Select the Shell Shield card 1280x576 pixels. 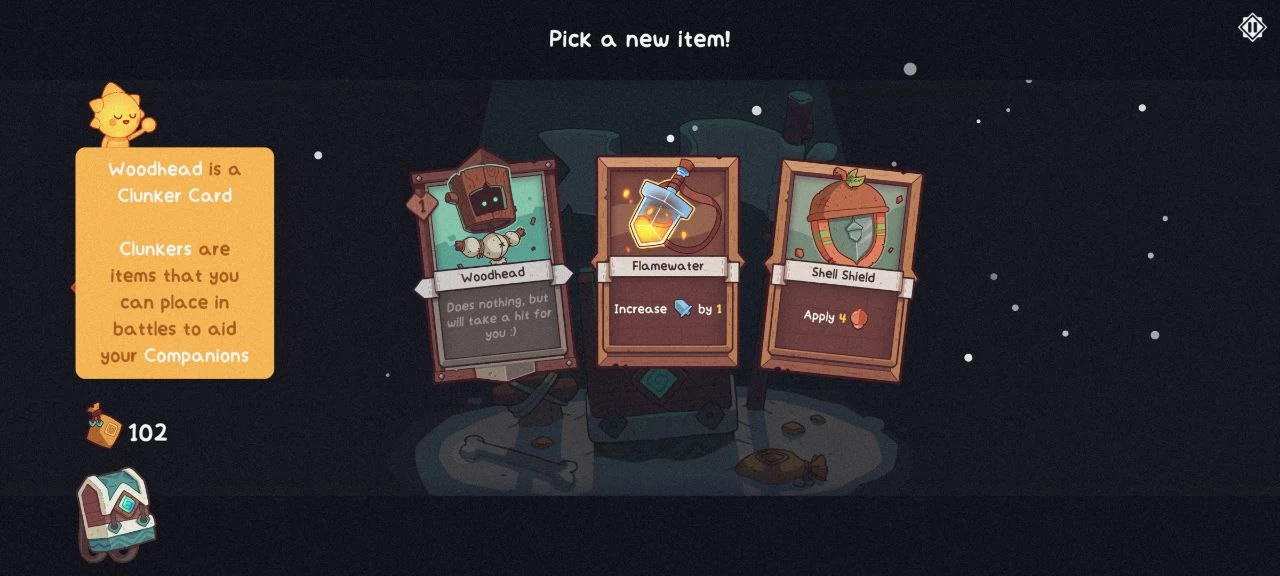pos(842,270)
